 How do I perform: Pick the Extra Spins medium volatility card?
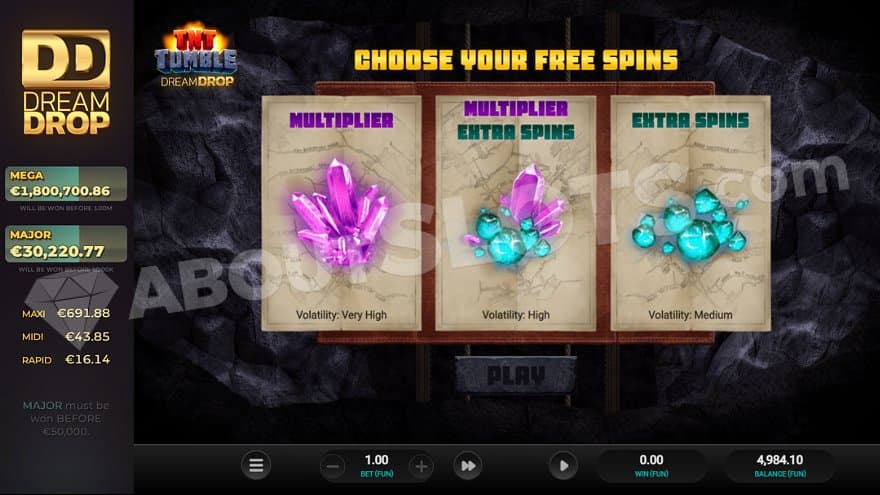pyautogui.click(x=690, y=213)
